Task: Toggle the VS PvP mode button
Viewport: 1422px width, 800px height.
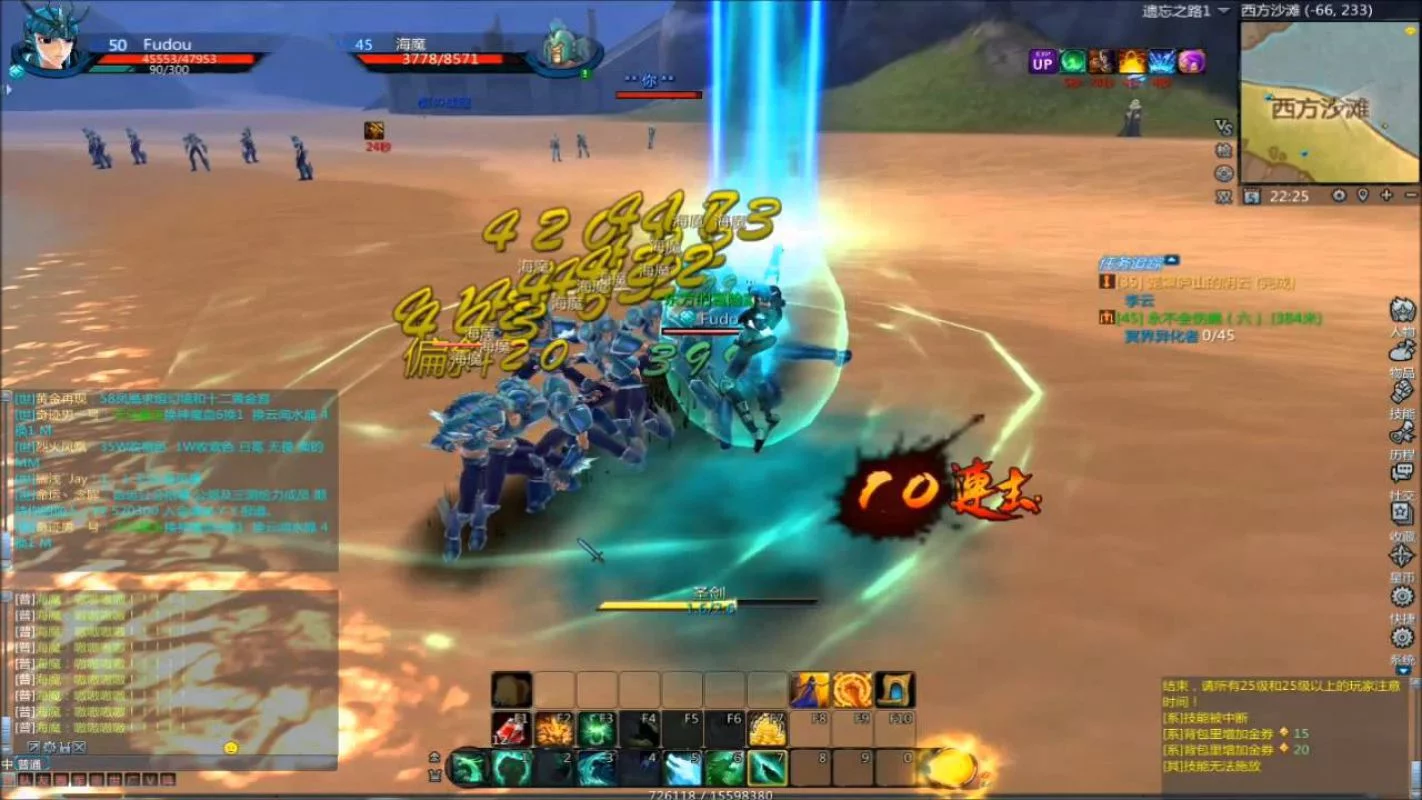Action: (x=1223, y=127)
